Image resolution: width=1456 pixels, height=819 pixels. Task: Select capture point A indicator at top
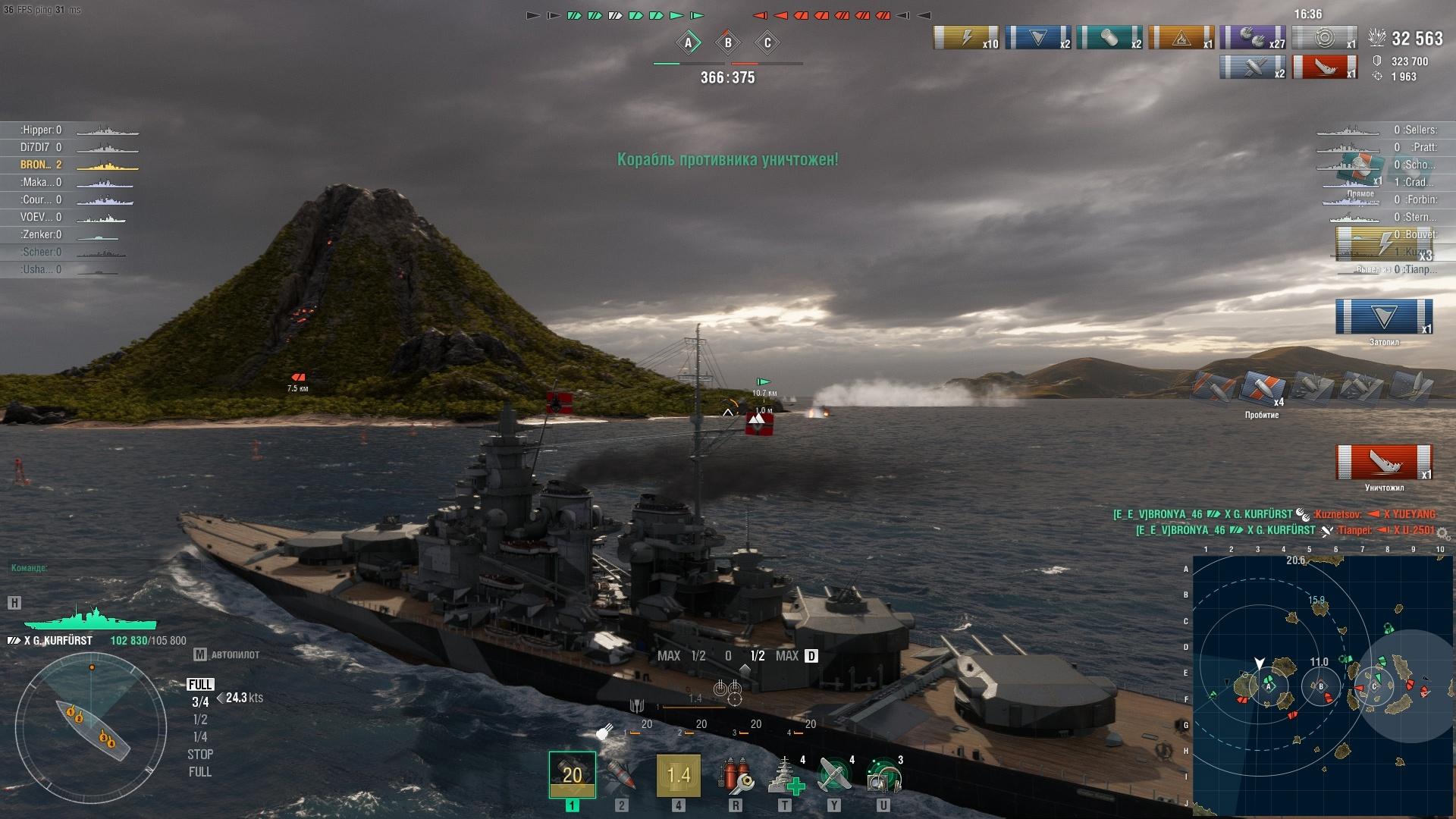689,43
